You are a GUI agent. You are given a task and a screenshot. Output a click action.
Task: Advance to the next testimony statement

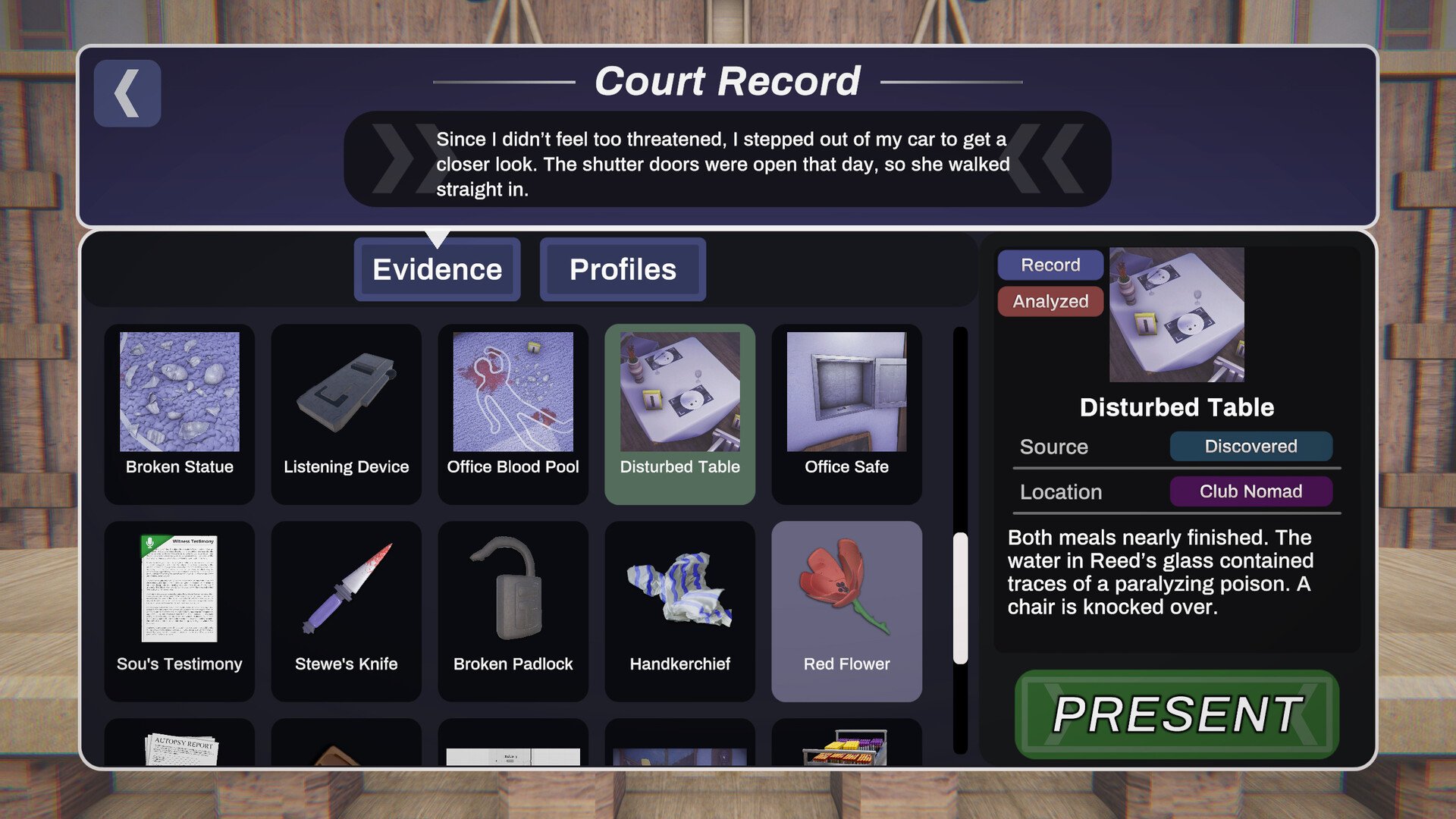point(1060,159)
